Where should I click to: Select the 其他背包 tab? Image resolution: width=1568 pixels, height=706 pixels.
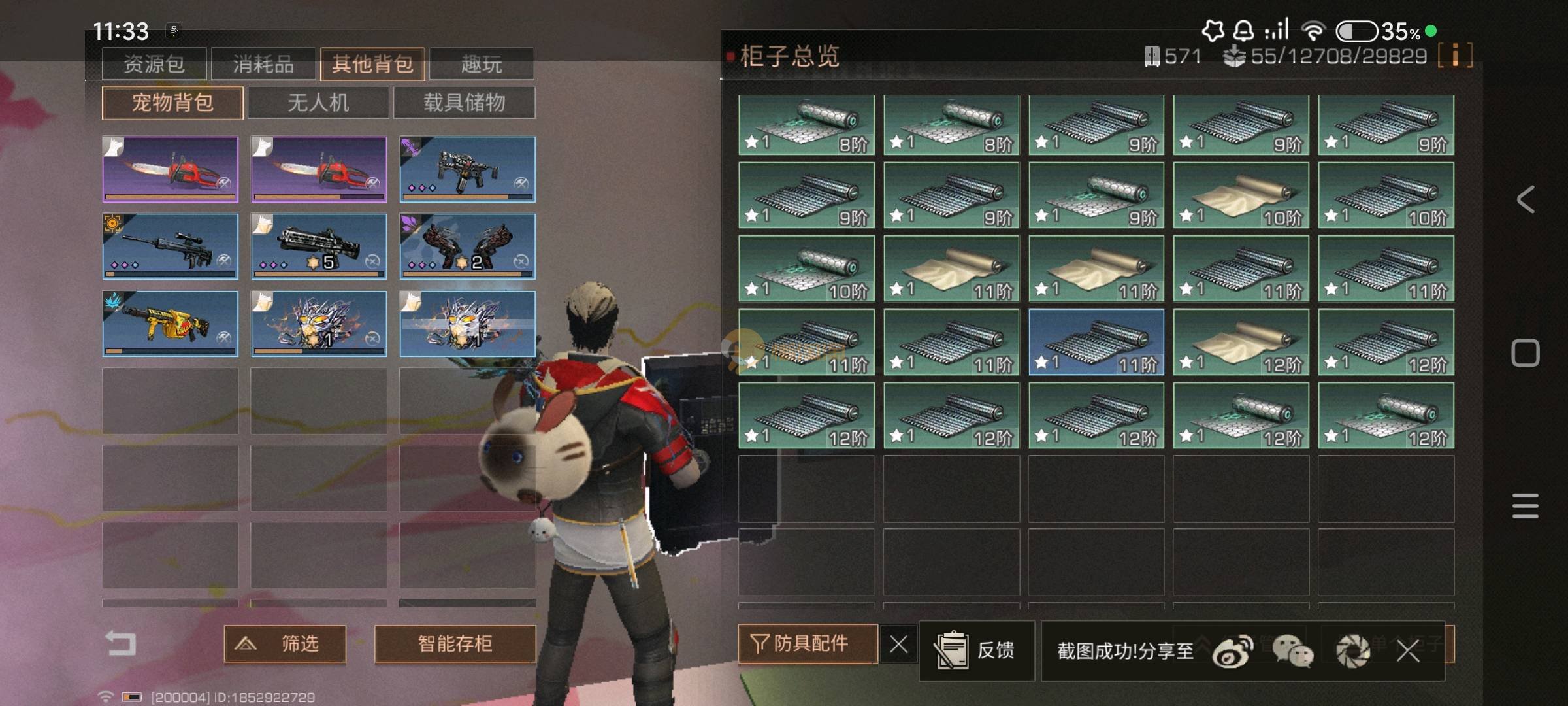(372, 64)
